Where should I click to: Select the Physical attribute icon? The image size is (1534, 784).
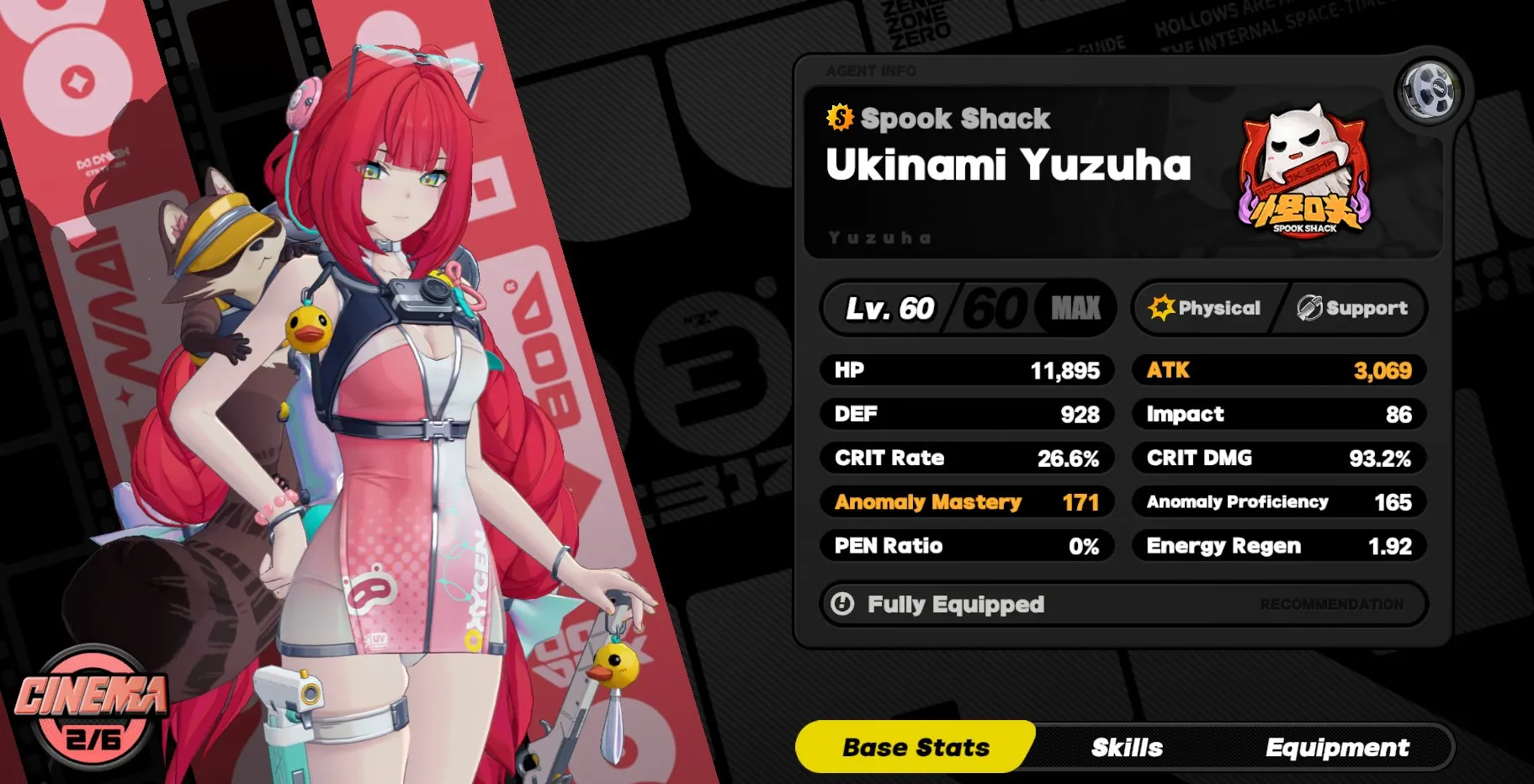[x=1208, y=308]
